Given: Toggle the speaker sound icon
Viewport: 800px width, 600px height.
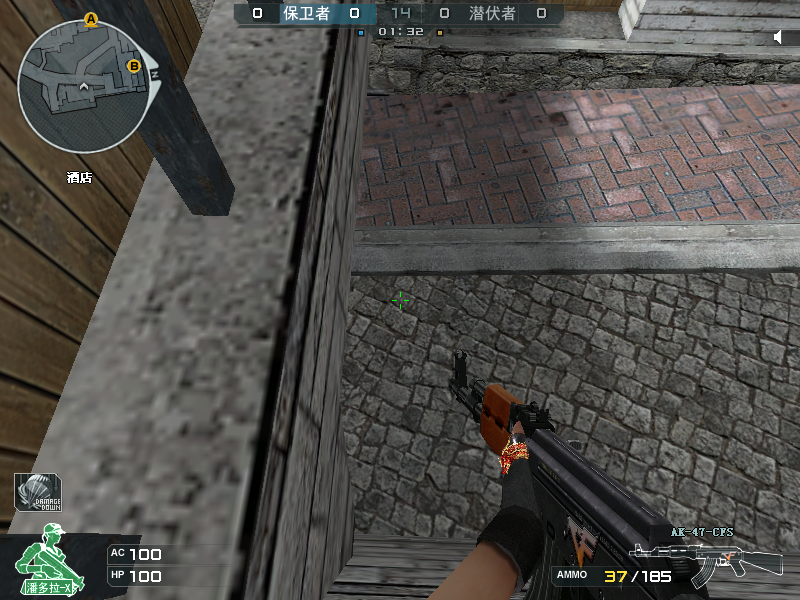Looking at the screenshot, I should tap(781, 37).
